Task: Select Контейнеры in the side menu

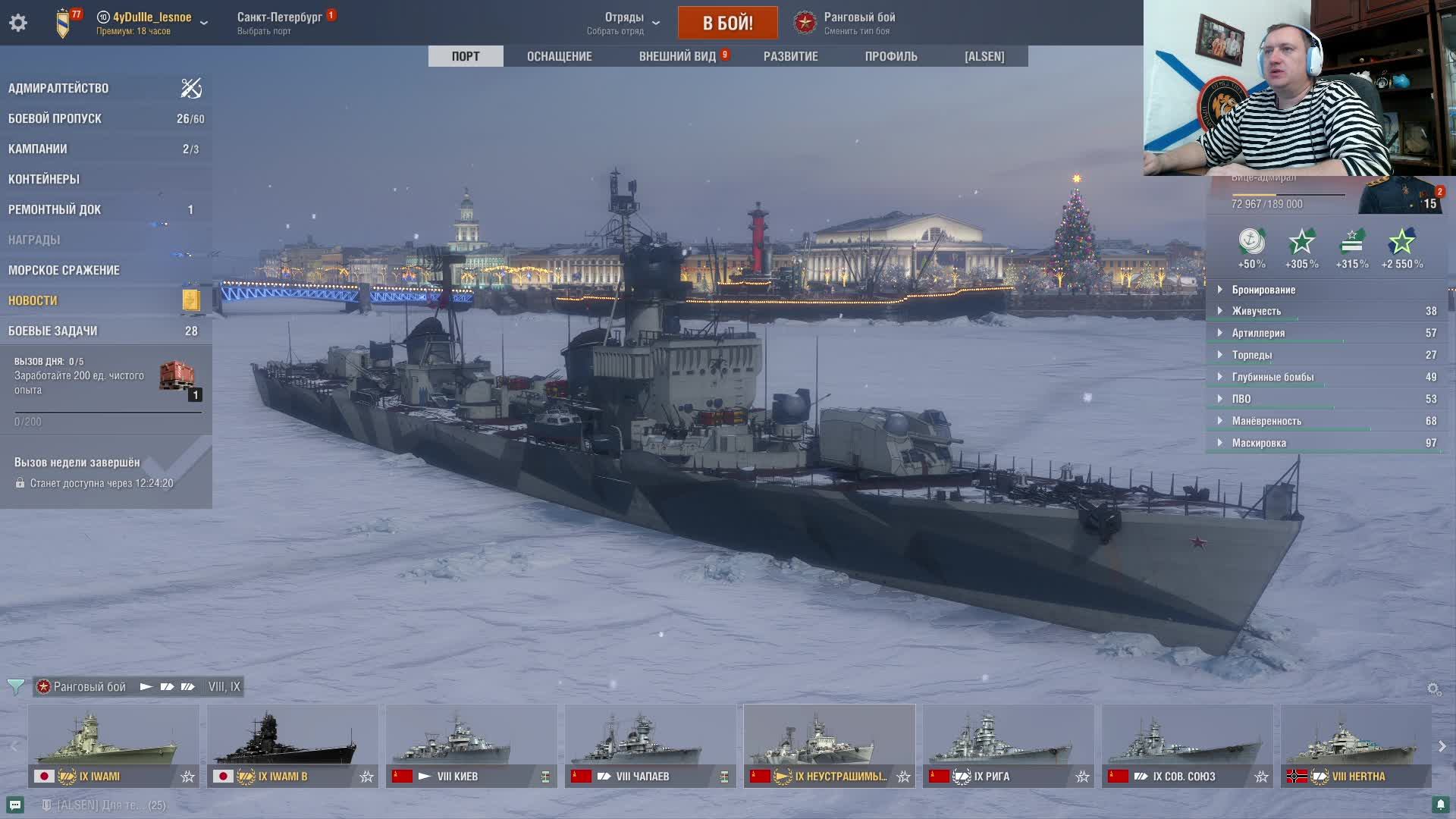Action: click(44, 179)
